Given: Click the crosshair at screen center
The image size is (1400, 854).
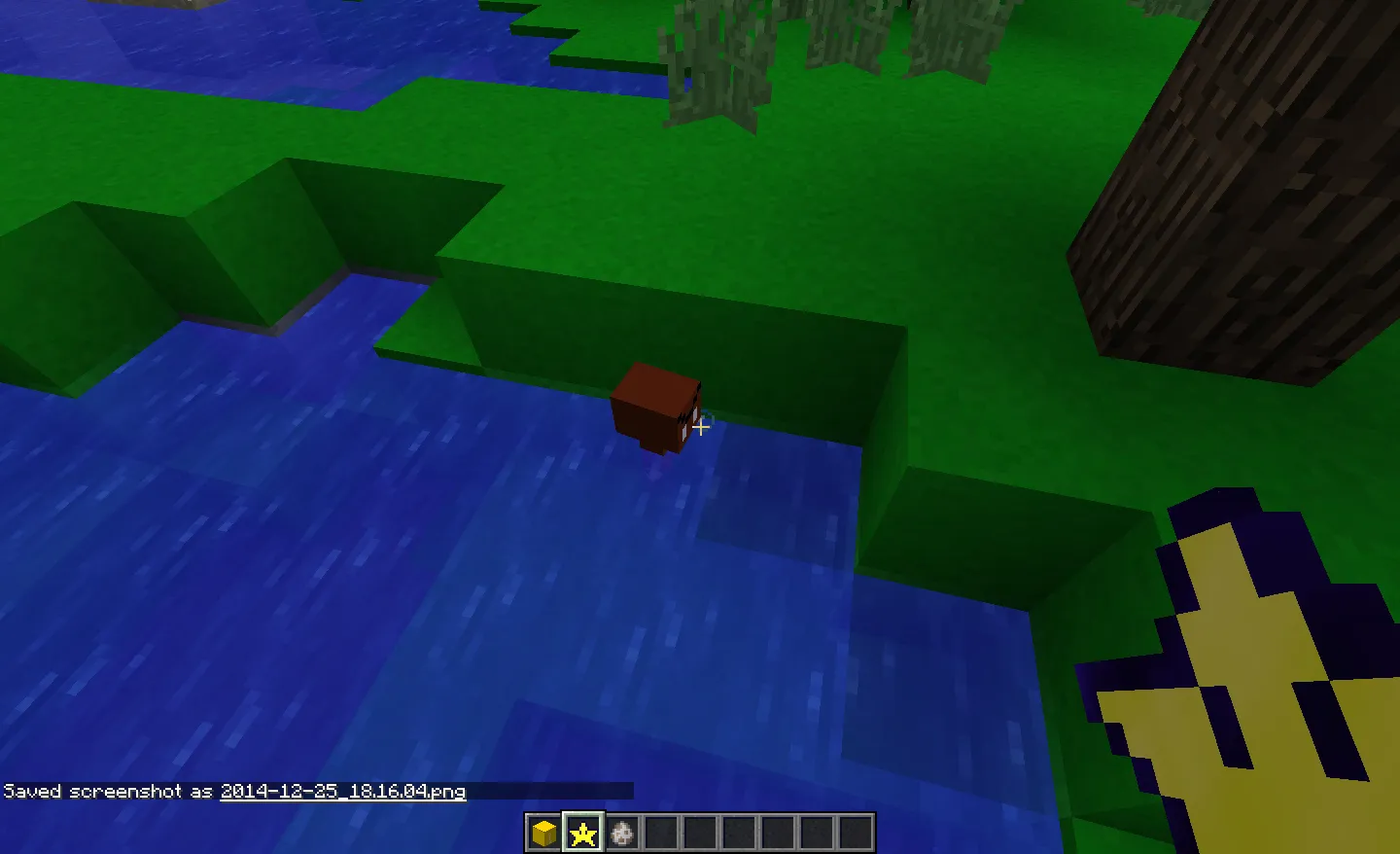Looking at the screenshot, I should [702, 427].
